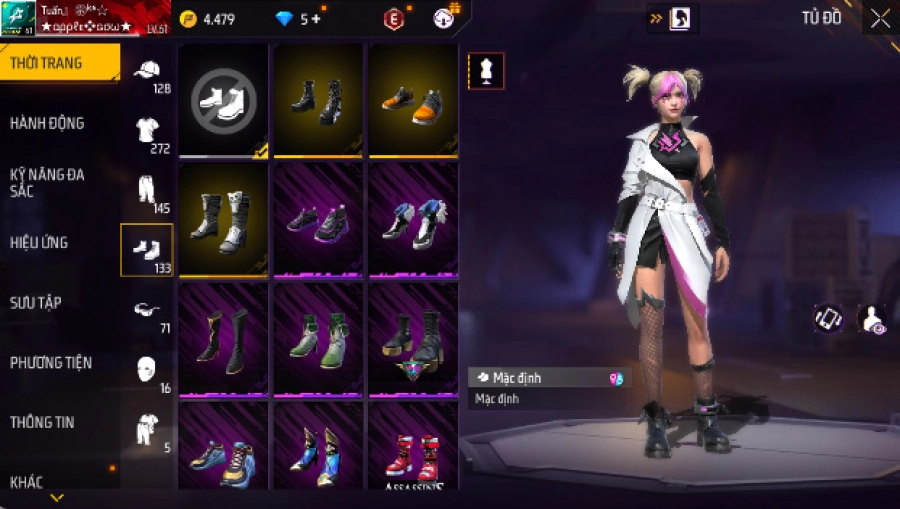Toggle the mannequin preview icon
The image size is (900, 509).
[x=486, y=71]
